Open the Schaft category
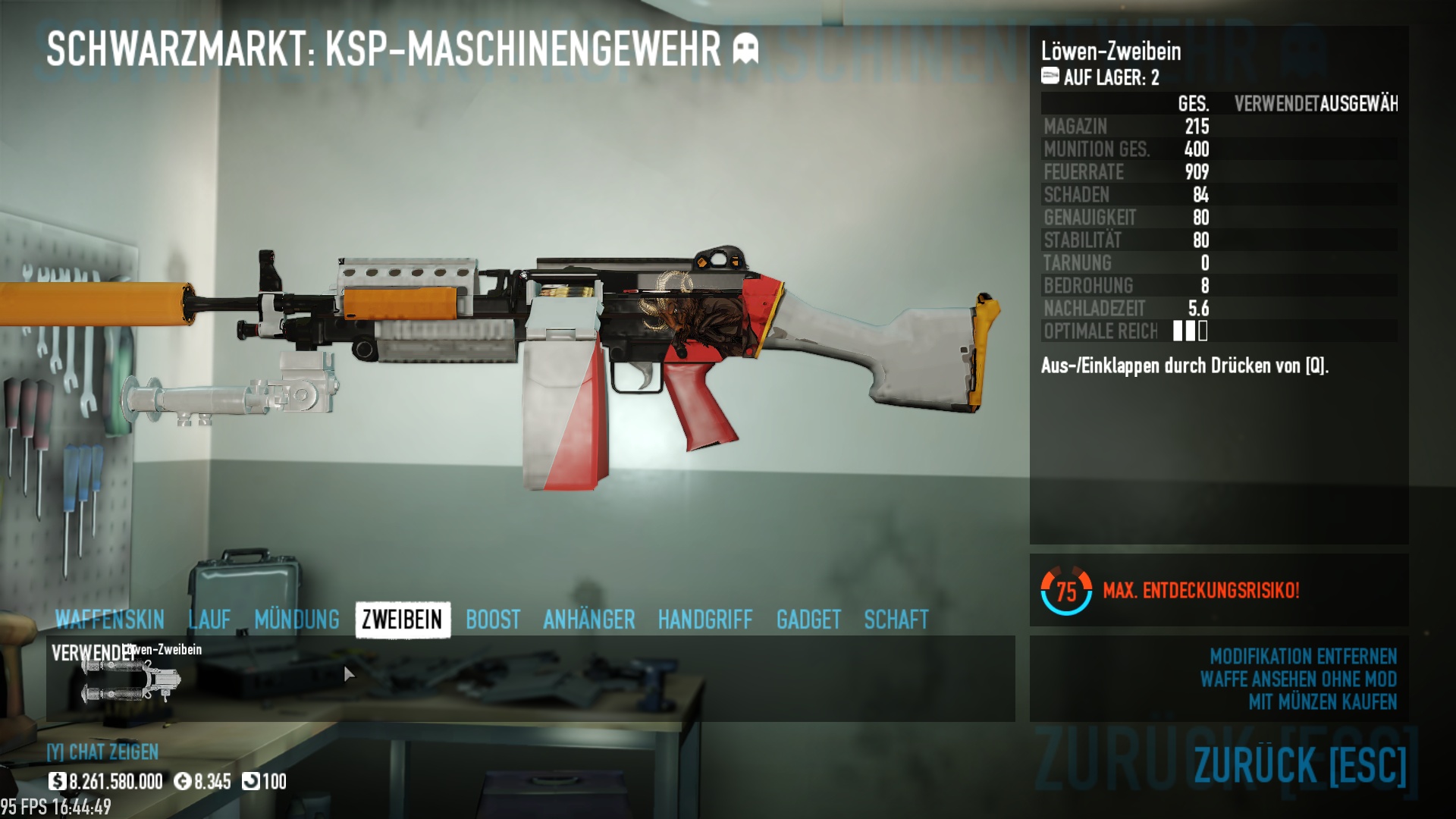The height and width of the screenshot is (819, 1456). coord(896,620)
